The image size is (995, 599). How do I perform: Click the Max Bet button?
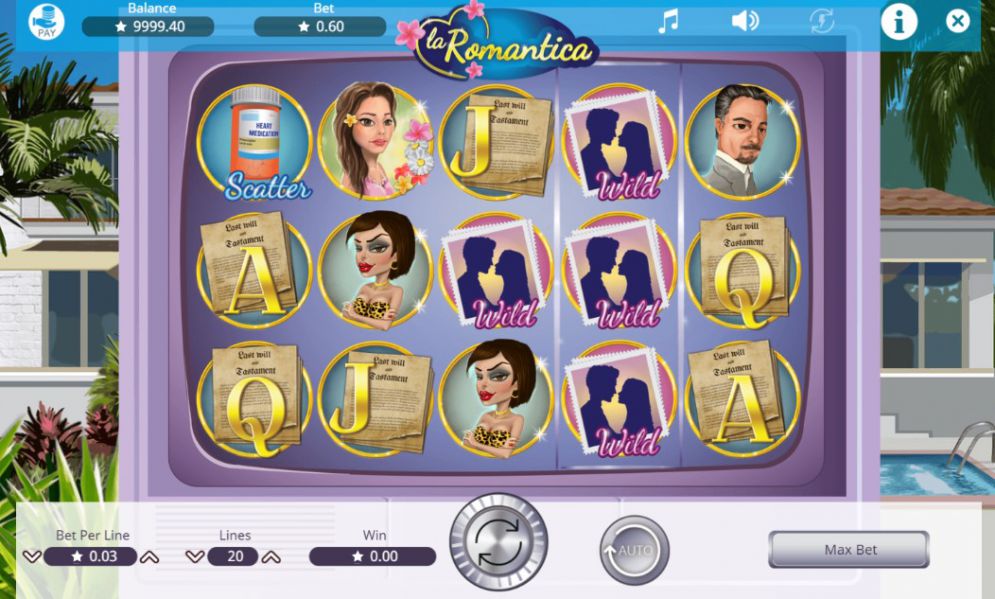[x=848, y=549]
